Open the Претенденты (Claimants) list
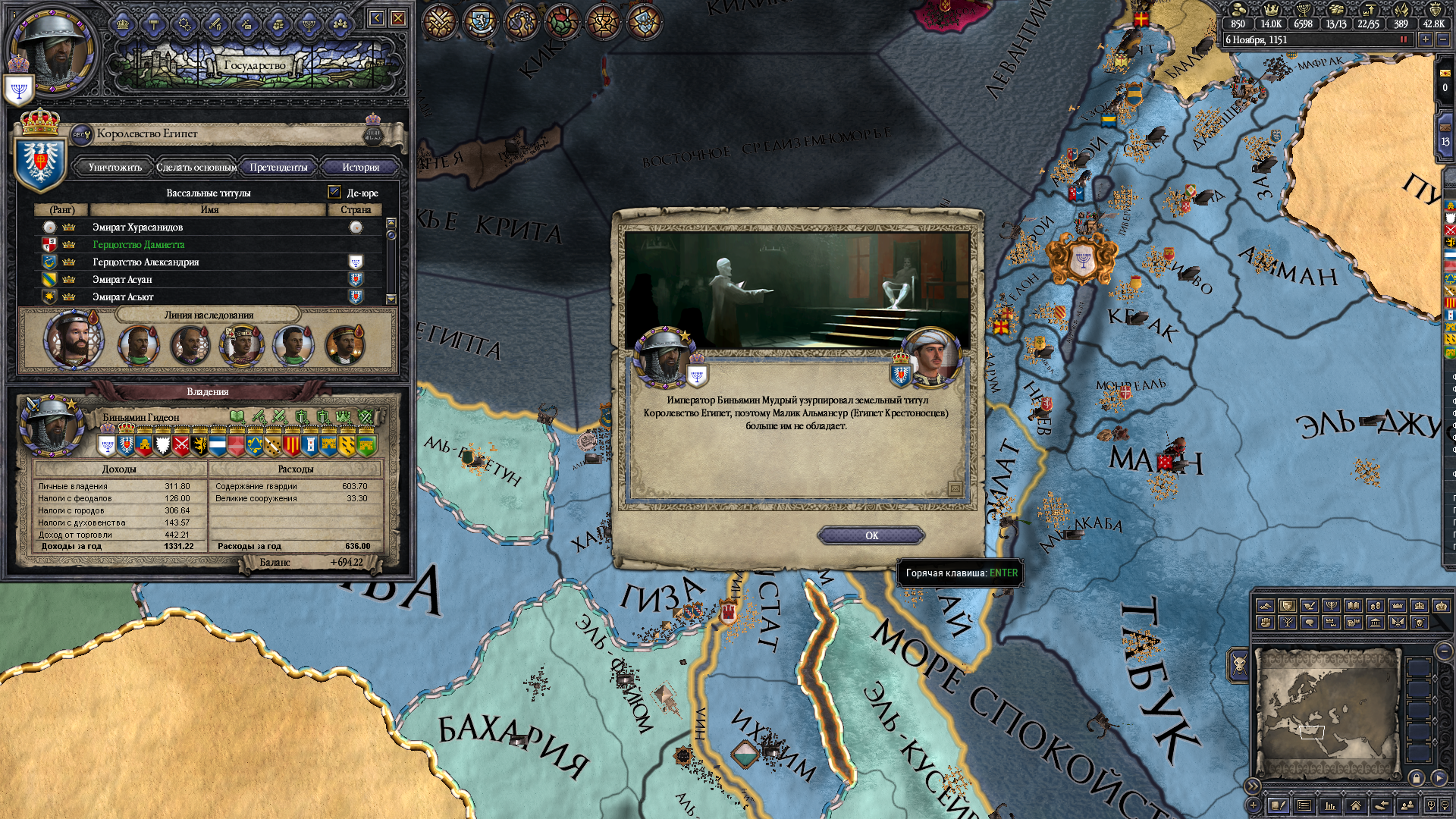 (278, 167)
